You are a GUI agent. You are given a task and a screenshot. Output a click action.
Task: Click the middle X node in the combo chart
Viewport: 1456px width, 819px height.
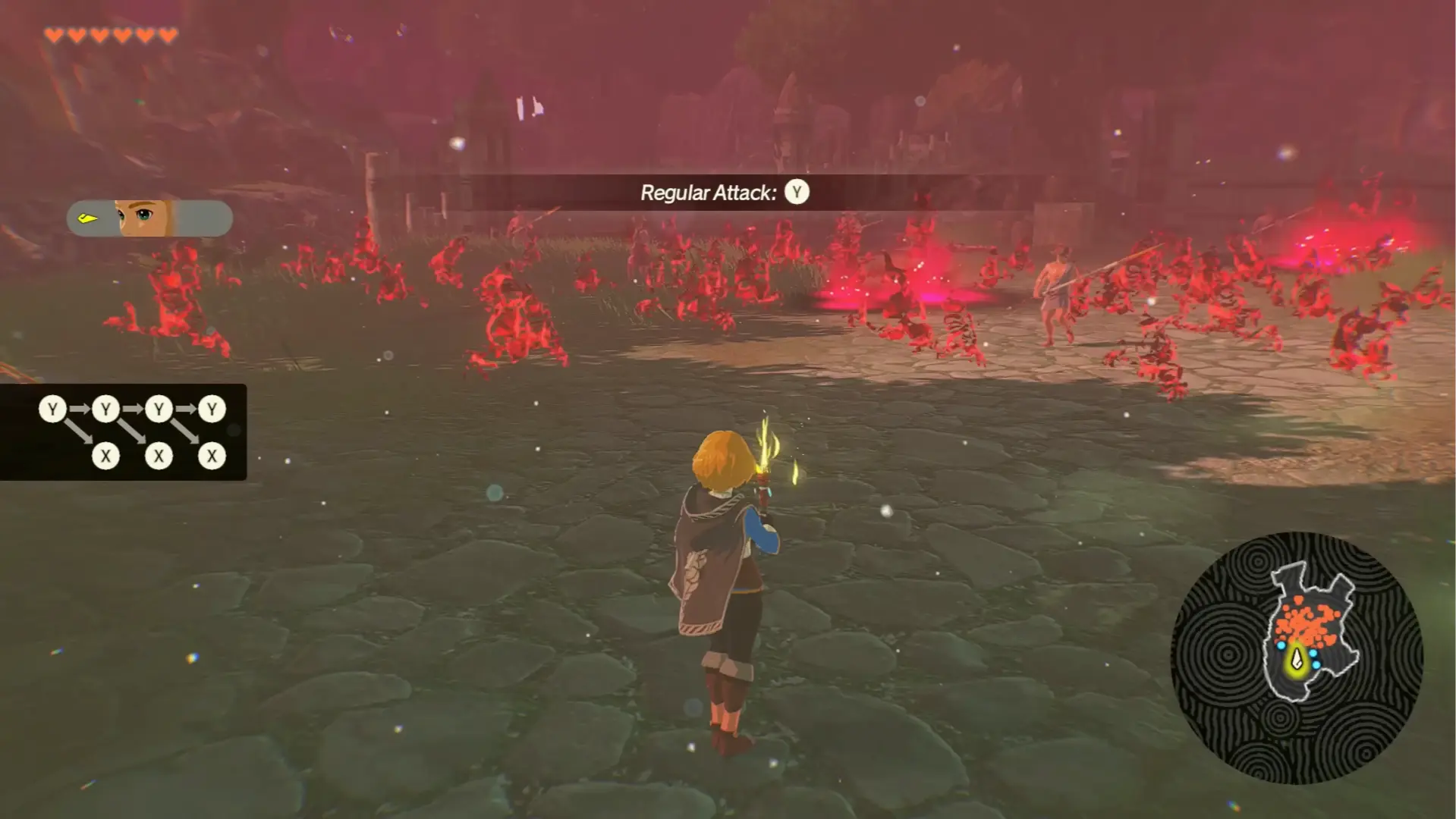coord(158,455)
